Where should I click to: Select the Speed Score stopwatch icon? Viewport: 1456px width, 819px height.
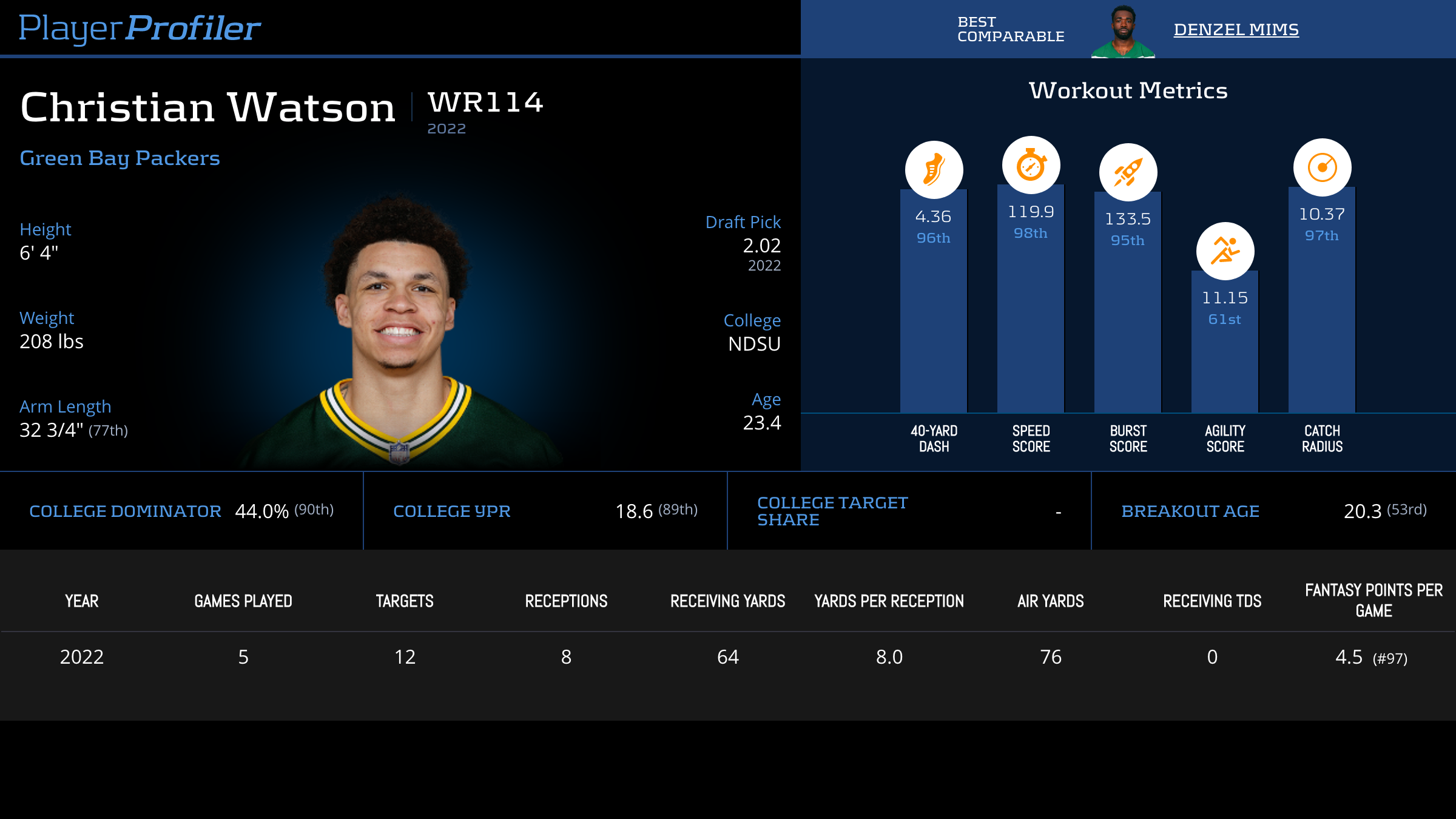click(x=1031, y=165)
